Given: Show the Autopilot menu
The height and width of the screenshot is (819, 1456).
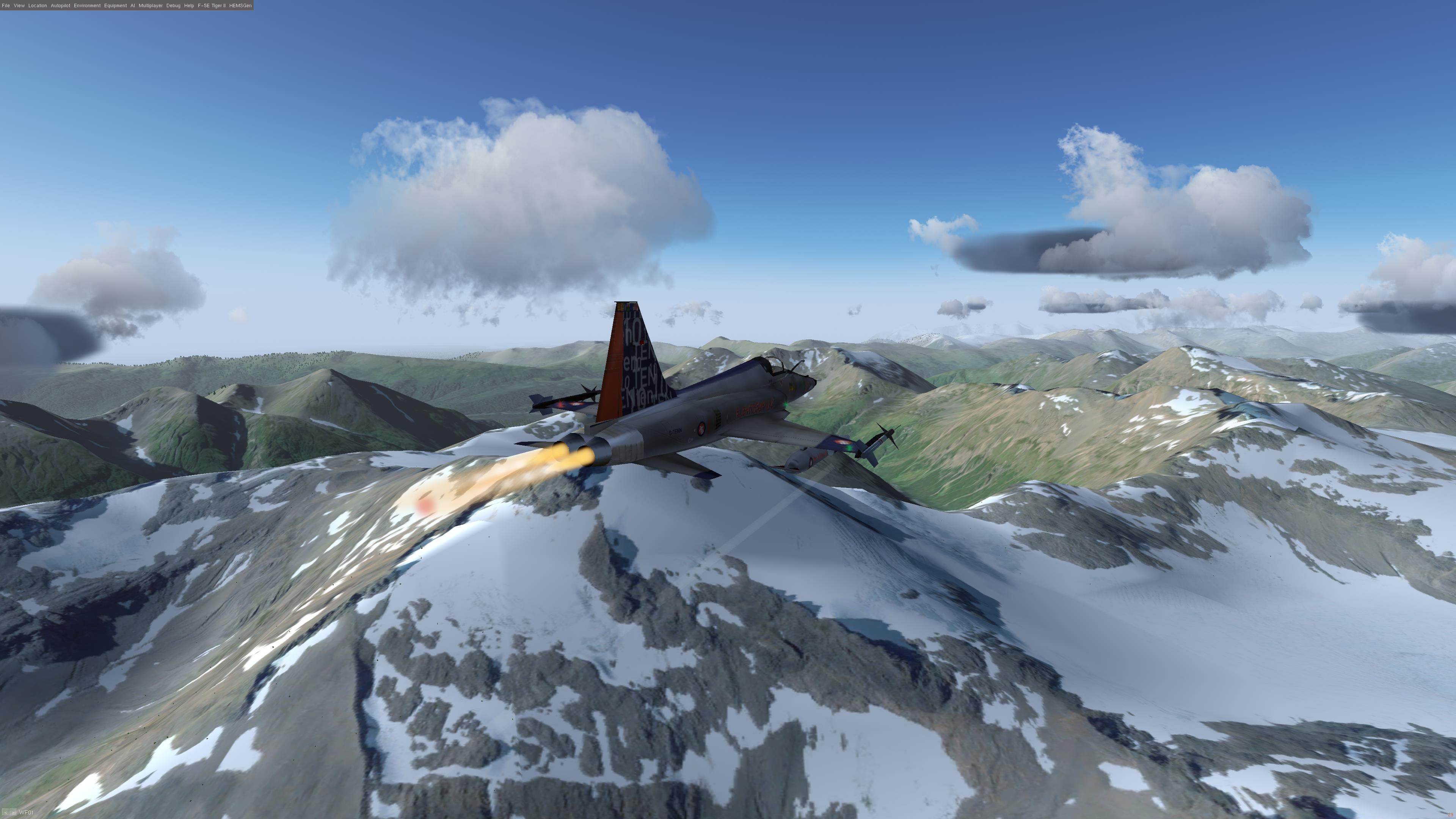Looking at the screenshot, I should pyautogui.click(x=61, y=6).
